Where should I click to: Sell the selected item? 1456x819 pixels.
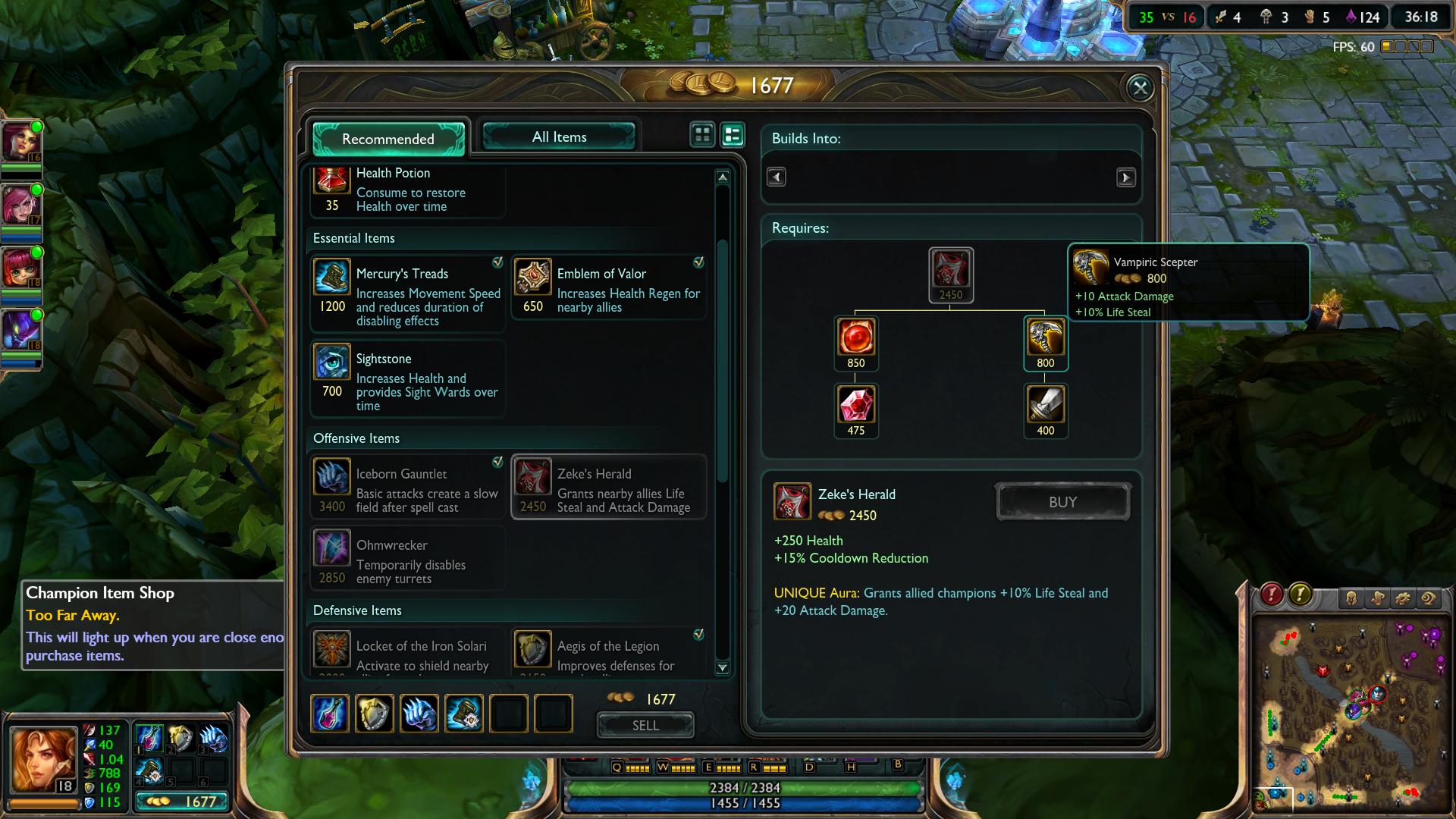[x=645, y=726]
